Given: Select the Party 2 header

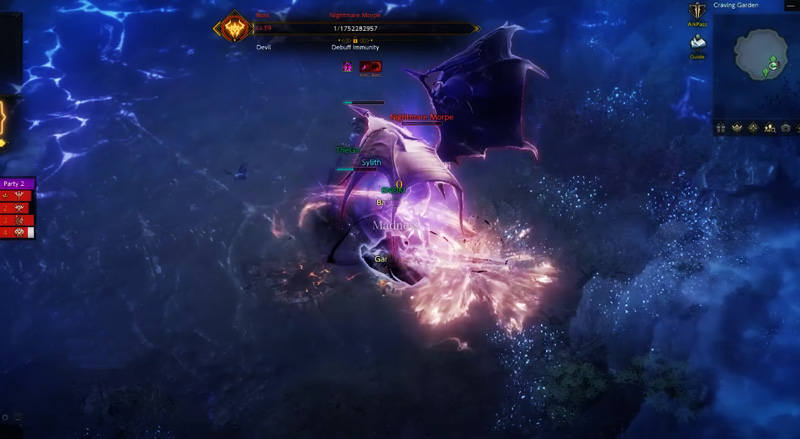Looking at the screenshot, I should coord(17,184).
